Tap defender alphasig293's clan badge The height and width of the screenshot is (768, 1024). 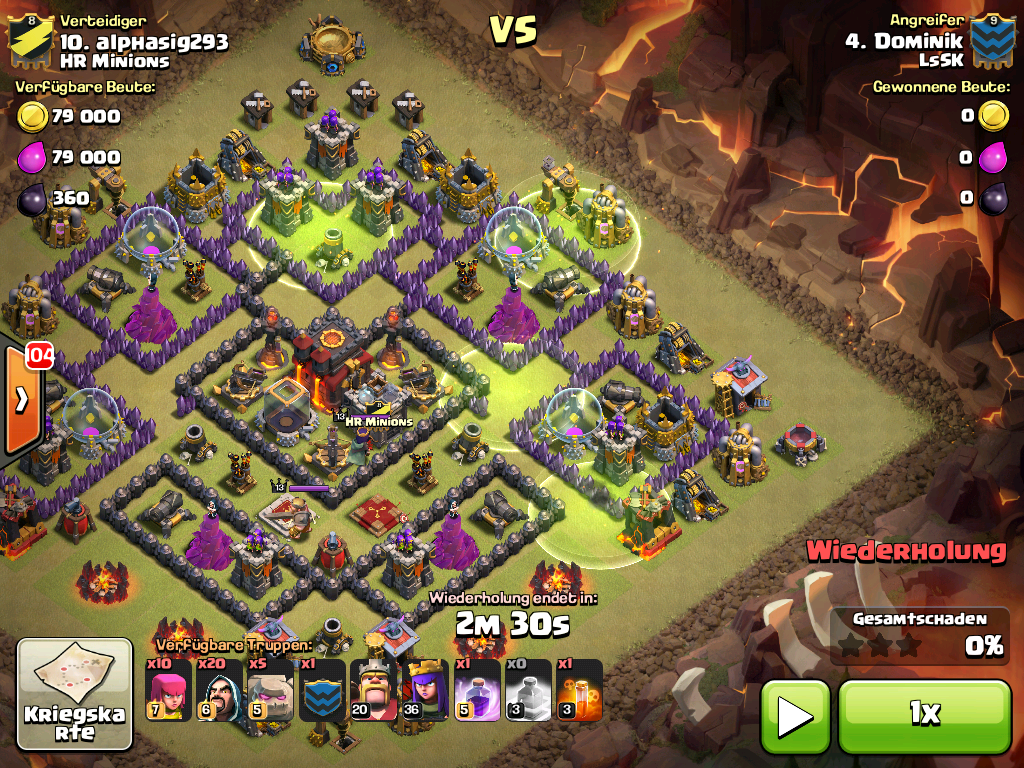tap(30, 38)
